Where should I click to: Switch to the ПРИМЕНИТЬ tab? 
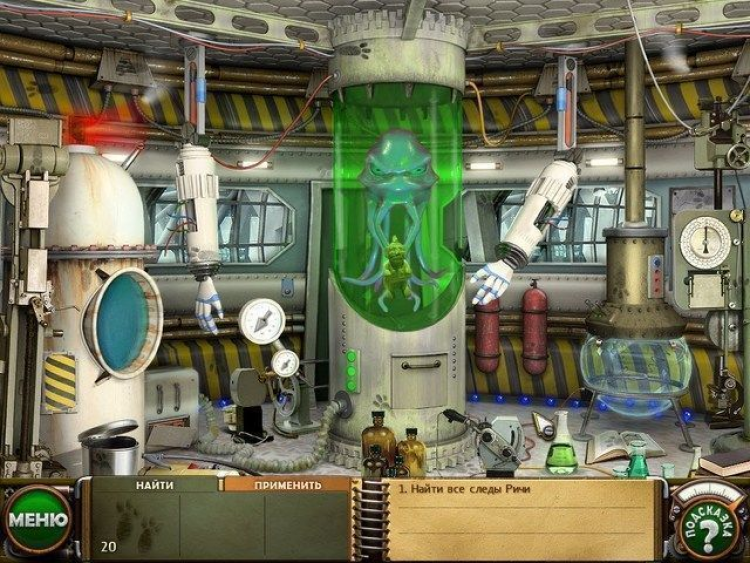[287, 485]
